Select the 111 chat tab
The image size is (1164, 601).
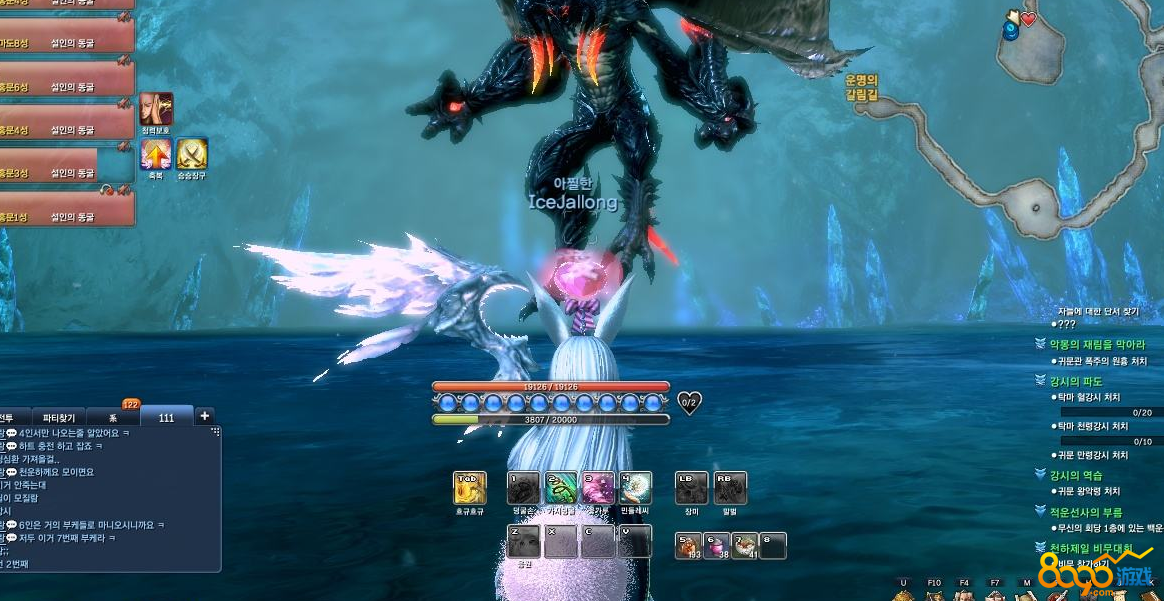pyautogui.click(x=165, y=417)
